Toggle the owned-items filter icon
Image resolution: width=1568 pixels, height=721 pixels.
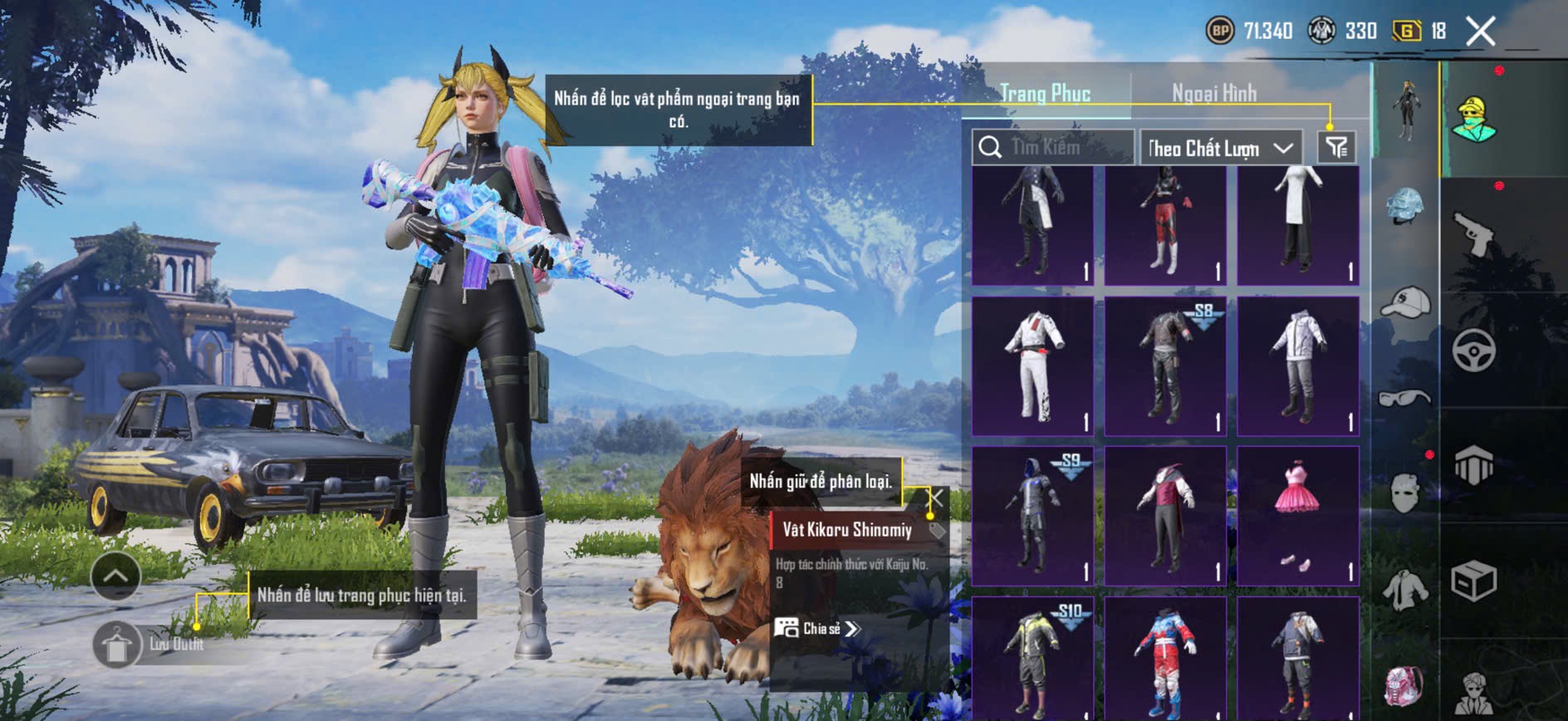[x=1336, y=148]
